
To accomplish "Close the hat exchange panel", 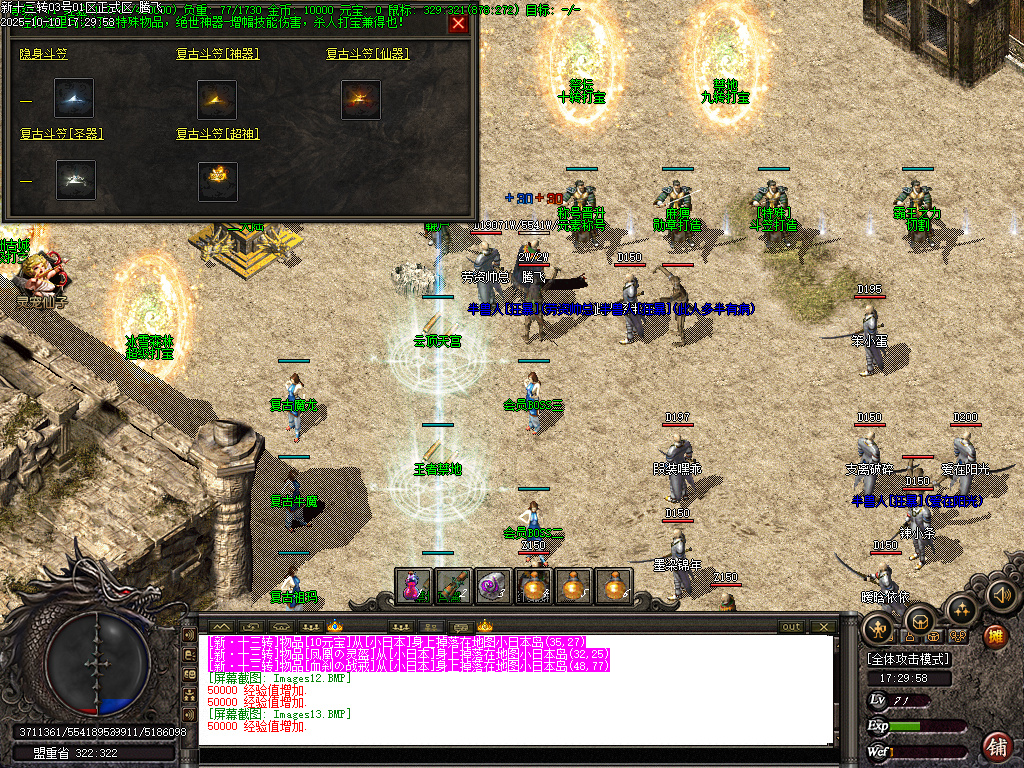I will click(458, 24).
